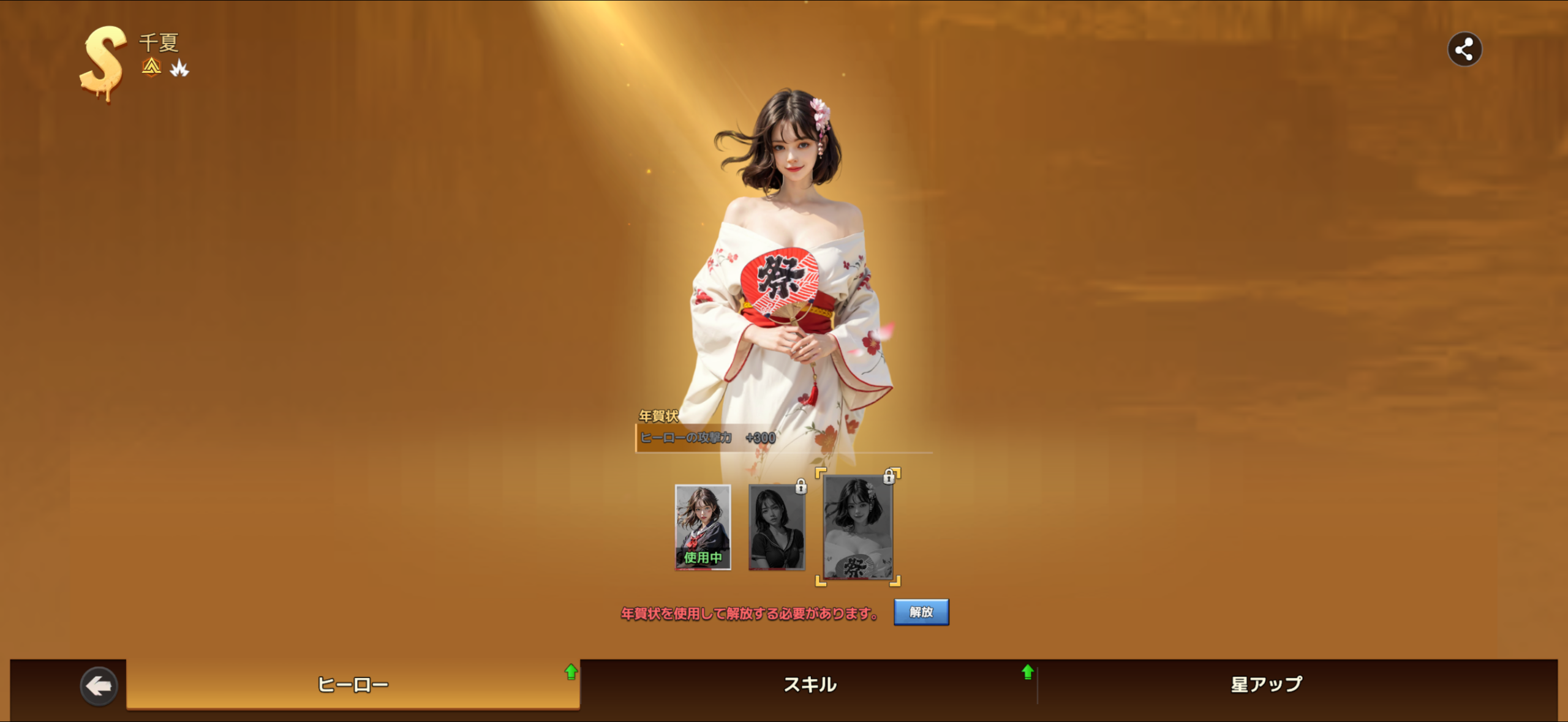The height and width of the screenshot is (722, 1568).
Task: Click the character name 千夏
Action: tap(160, 43)
